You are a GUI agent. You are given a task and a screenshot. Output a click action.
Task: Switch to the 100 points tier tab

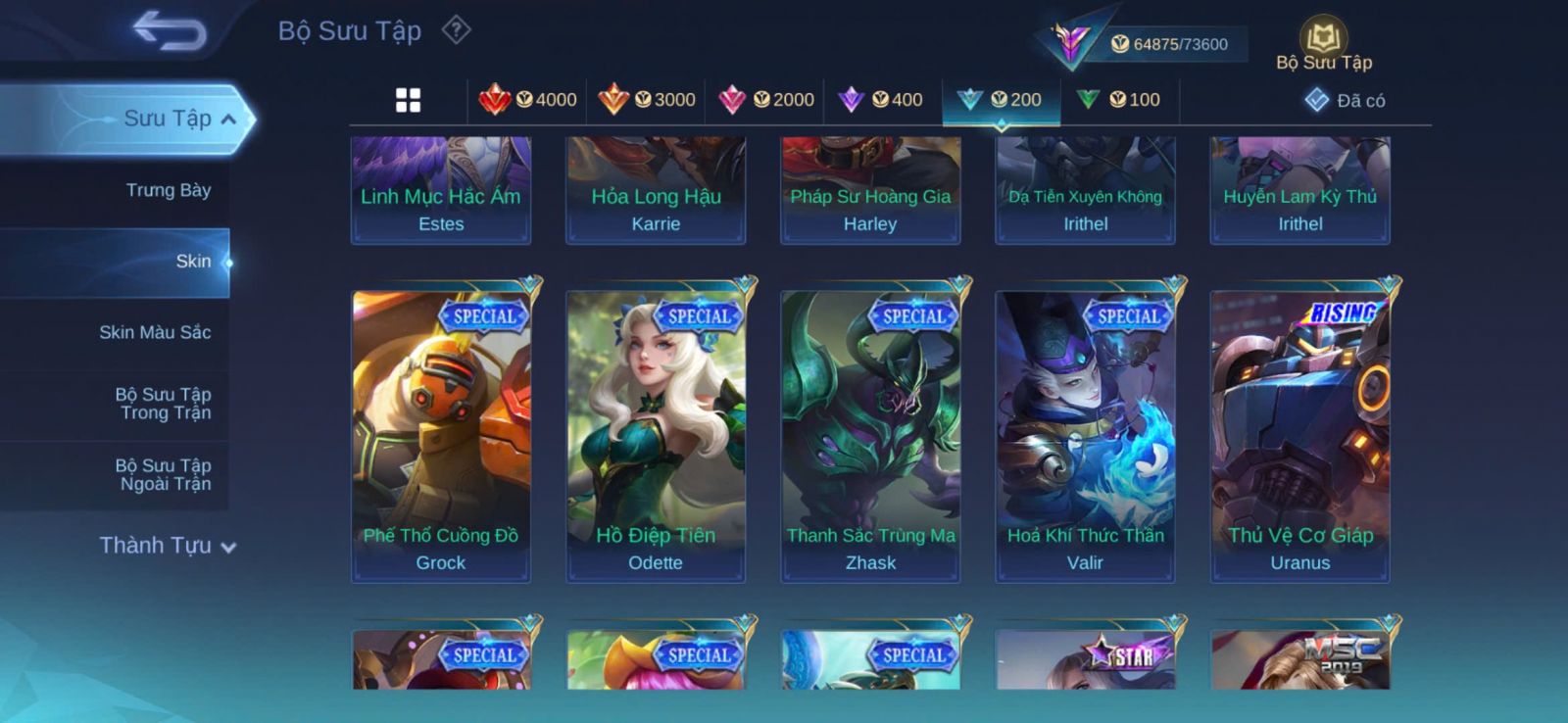coord(1119,100)
